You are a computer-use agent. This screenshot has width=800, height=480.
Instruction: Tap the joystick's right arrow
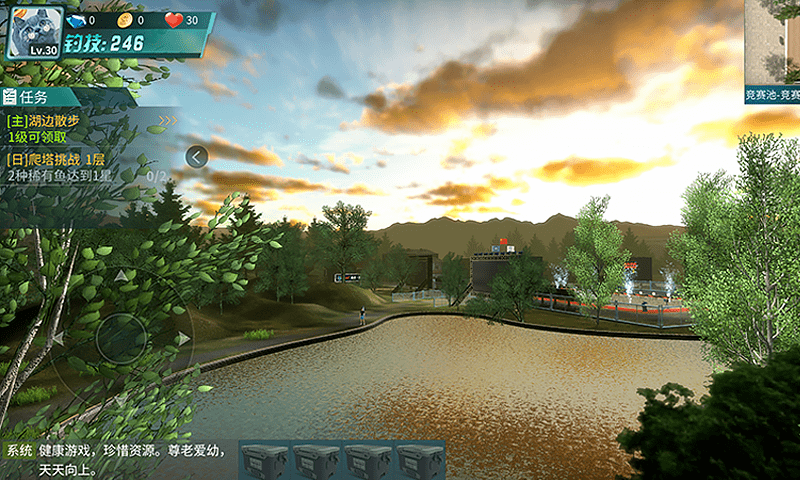(x=183, y=338)
